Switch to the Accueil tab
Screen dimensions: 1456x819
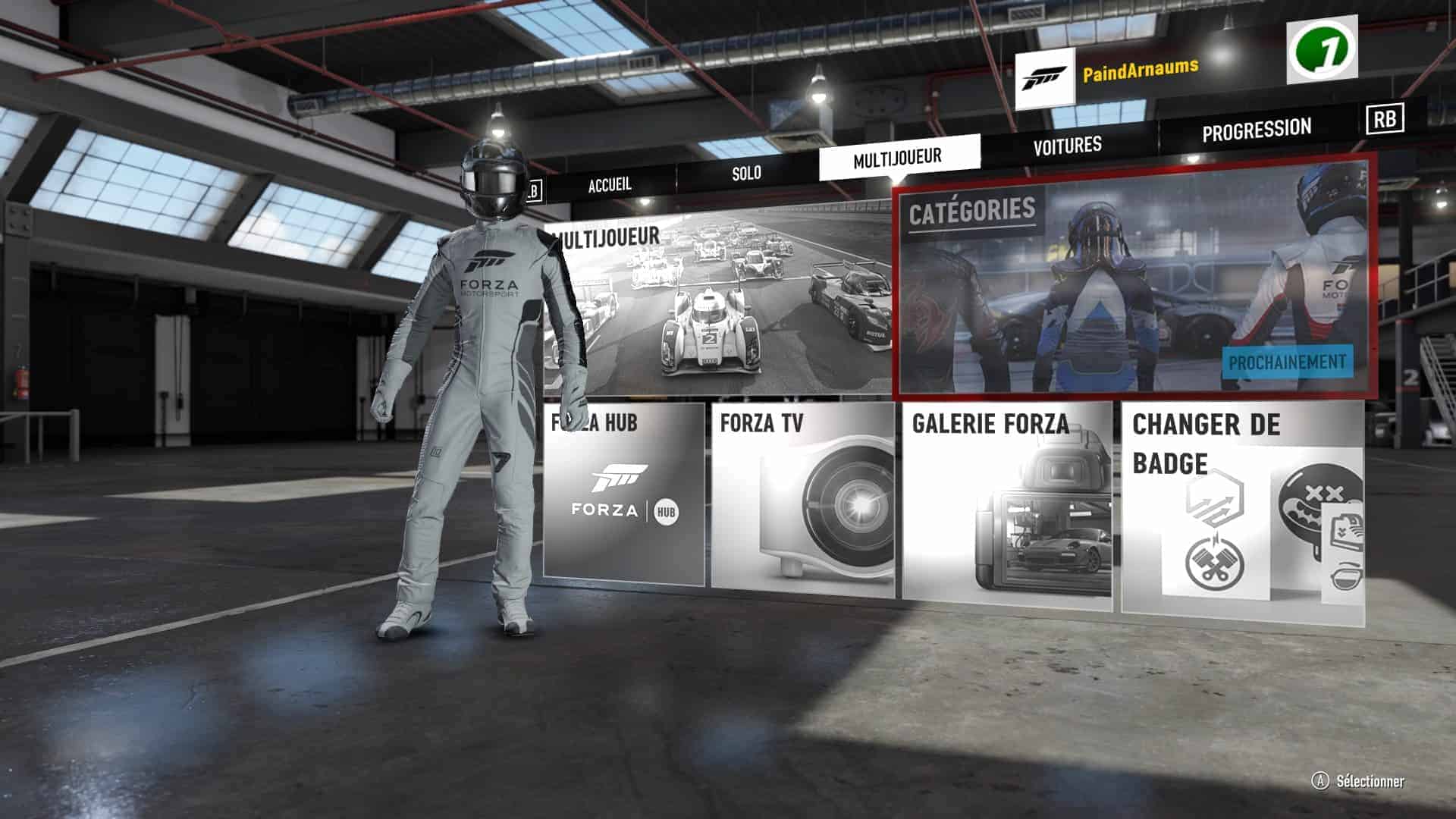point(610,184)
